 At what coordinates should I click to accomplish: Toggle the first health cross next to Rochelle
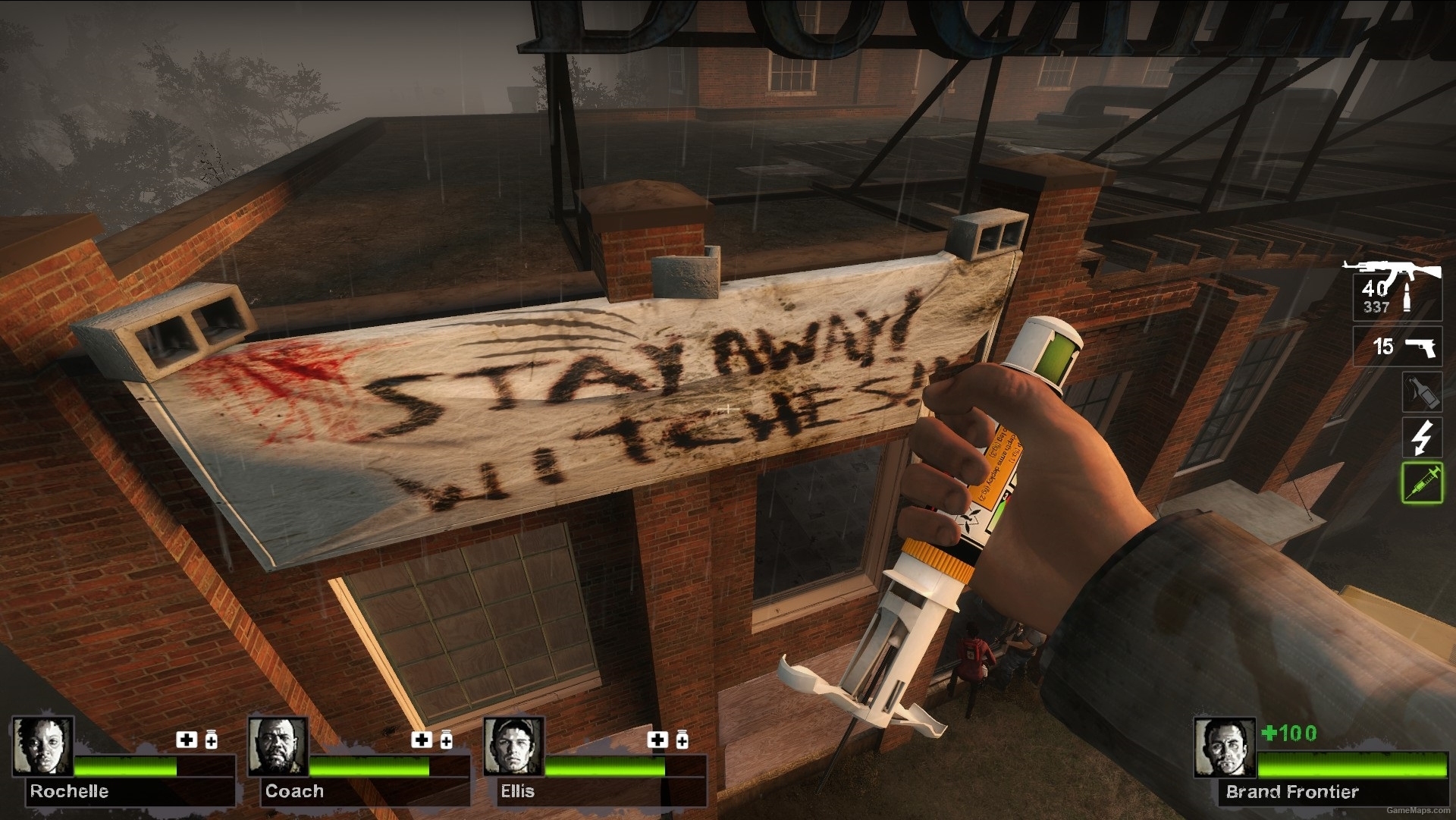pyautogui.click(x=186, y=740)
